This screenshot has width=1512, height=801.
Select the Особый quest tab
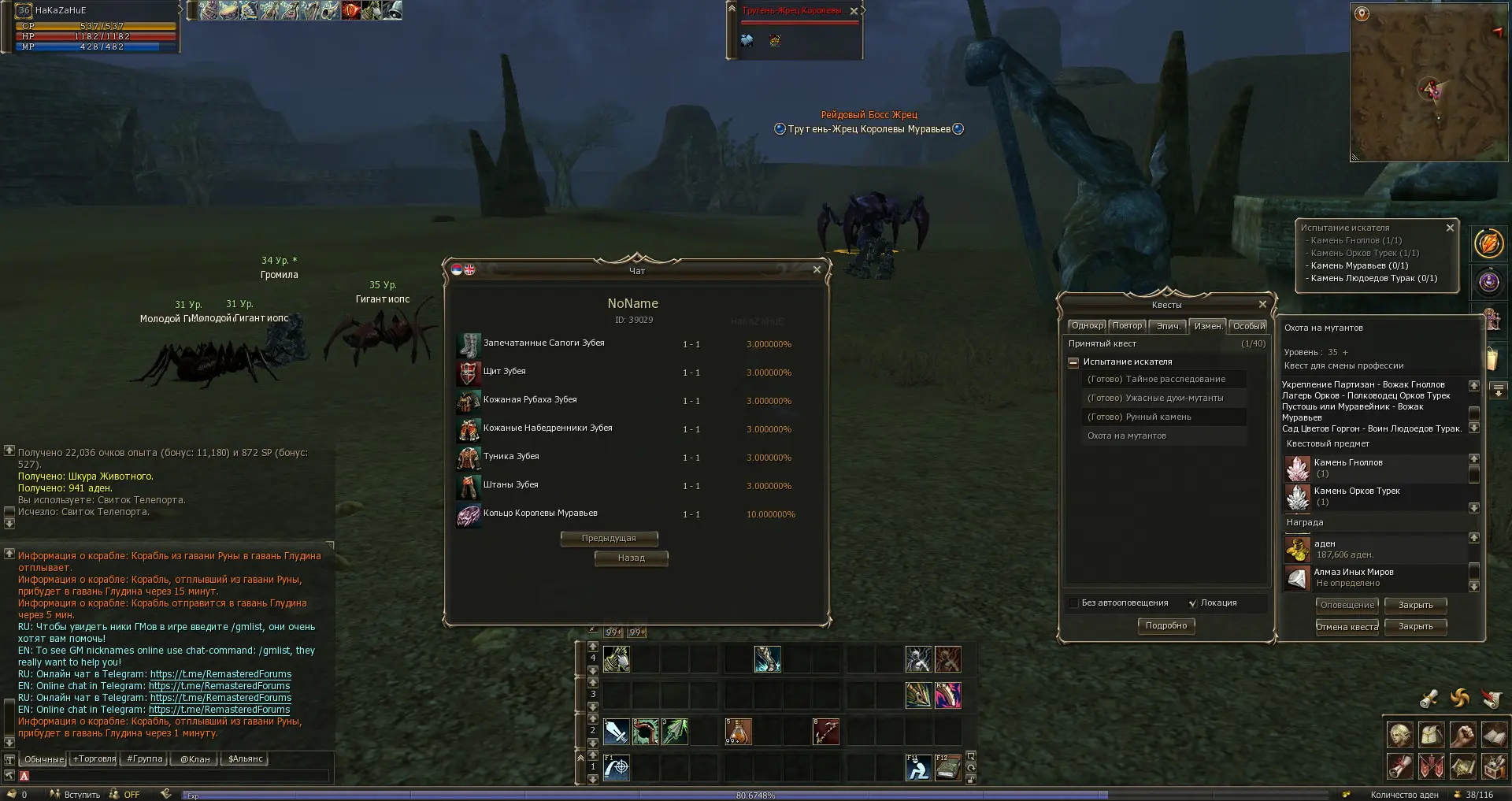1248,326
